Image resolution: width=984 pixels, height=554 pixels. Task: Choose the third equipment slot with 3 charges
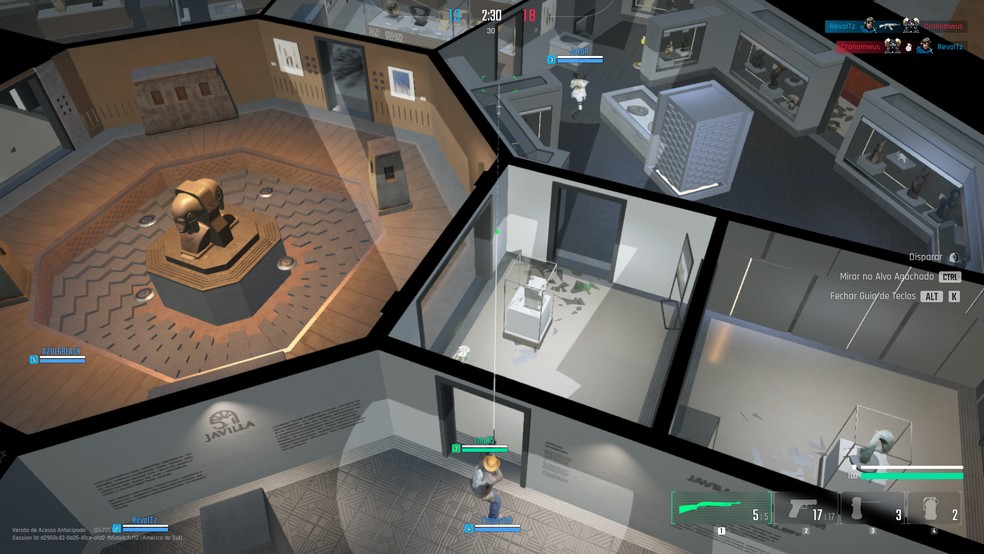coord(872,509)
